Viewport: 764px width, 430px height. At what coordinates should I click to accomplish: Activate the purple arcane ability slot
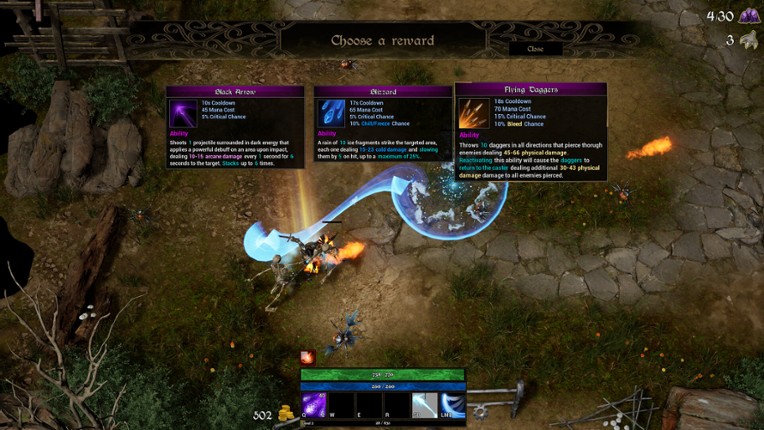pos(314,404)
